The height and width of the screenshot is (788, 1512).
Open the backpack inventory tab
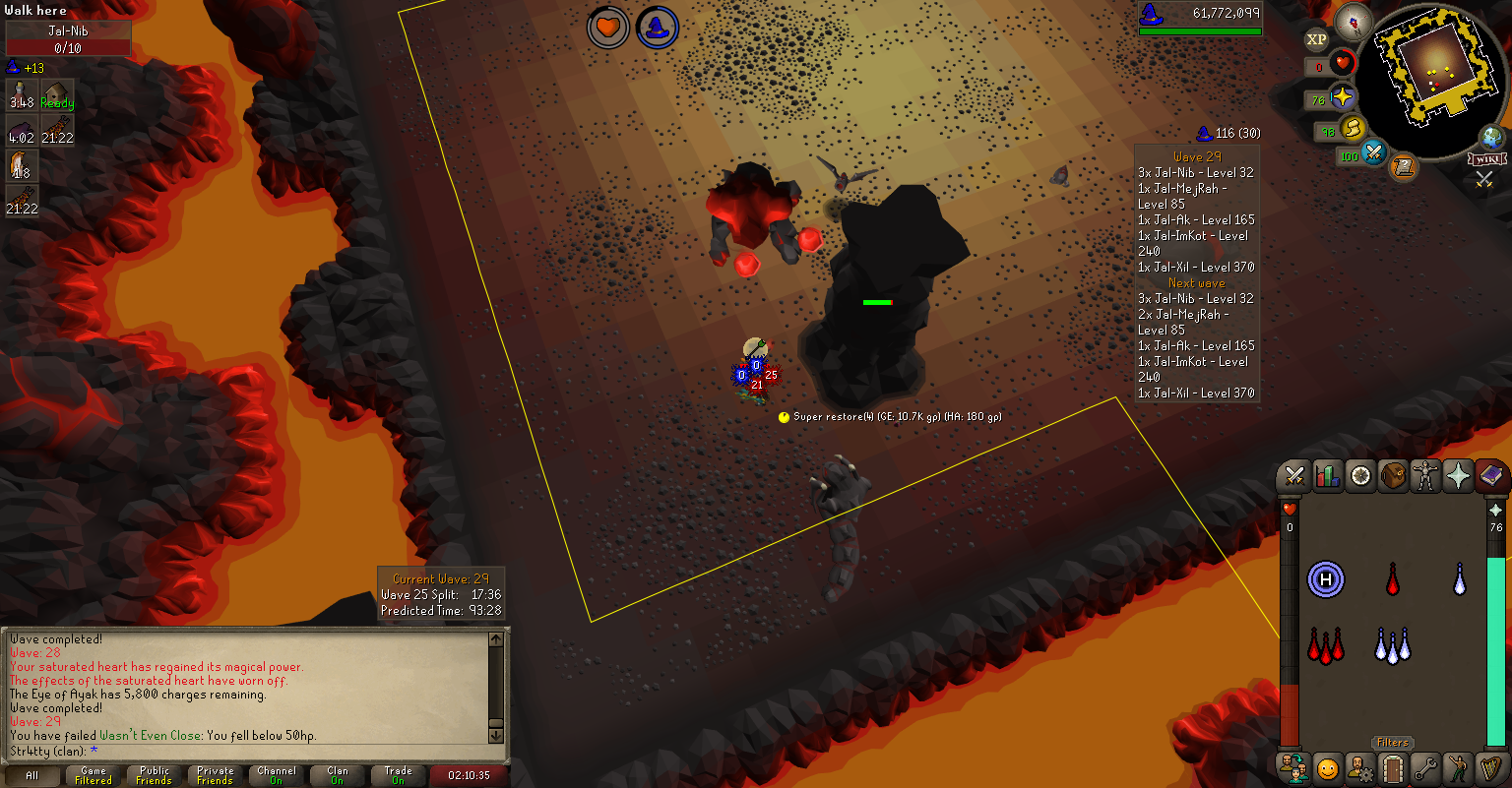pos(1393,476)
